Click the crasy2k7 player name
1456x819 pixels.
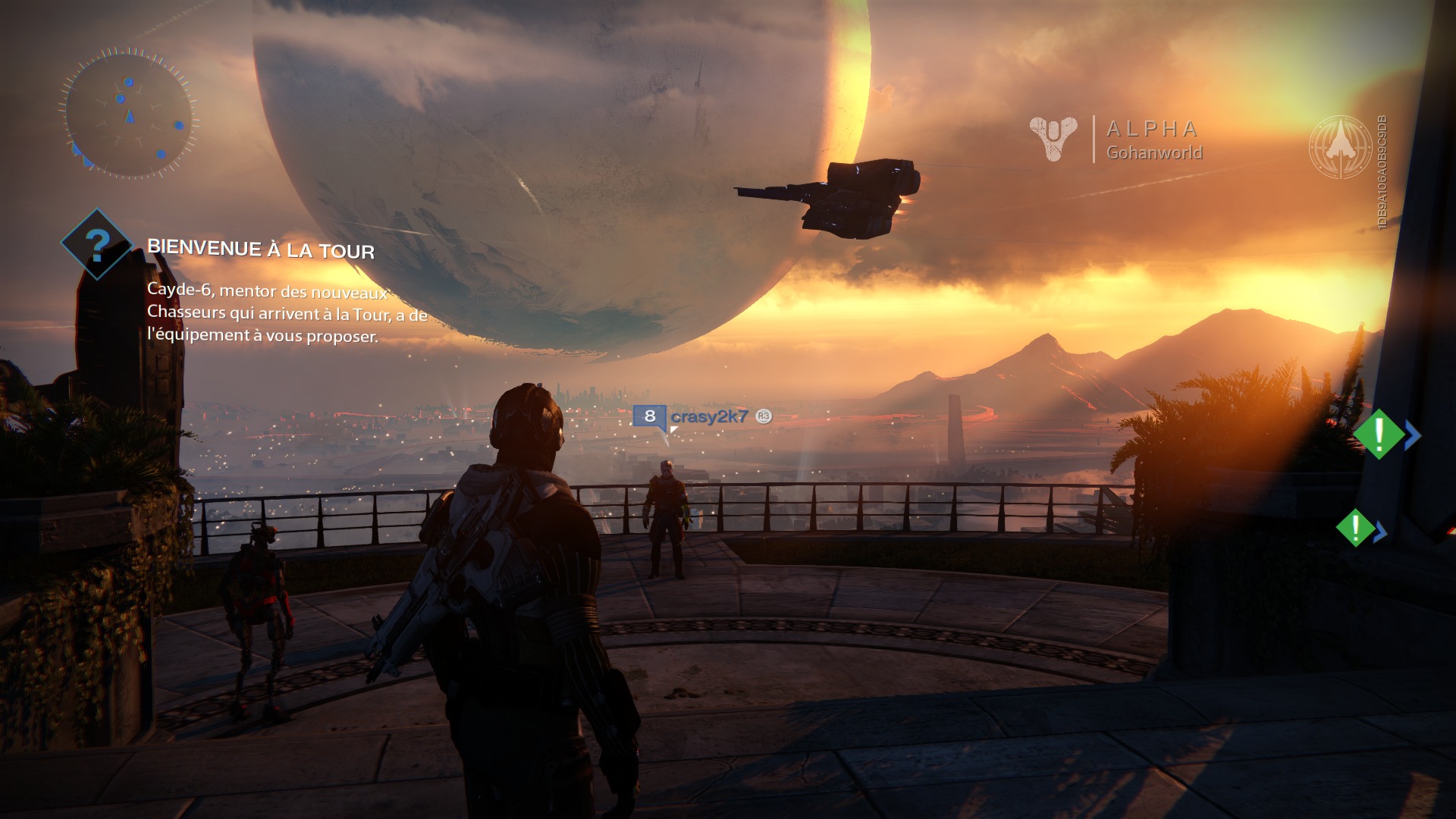[709, 416]
